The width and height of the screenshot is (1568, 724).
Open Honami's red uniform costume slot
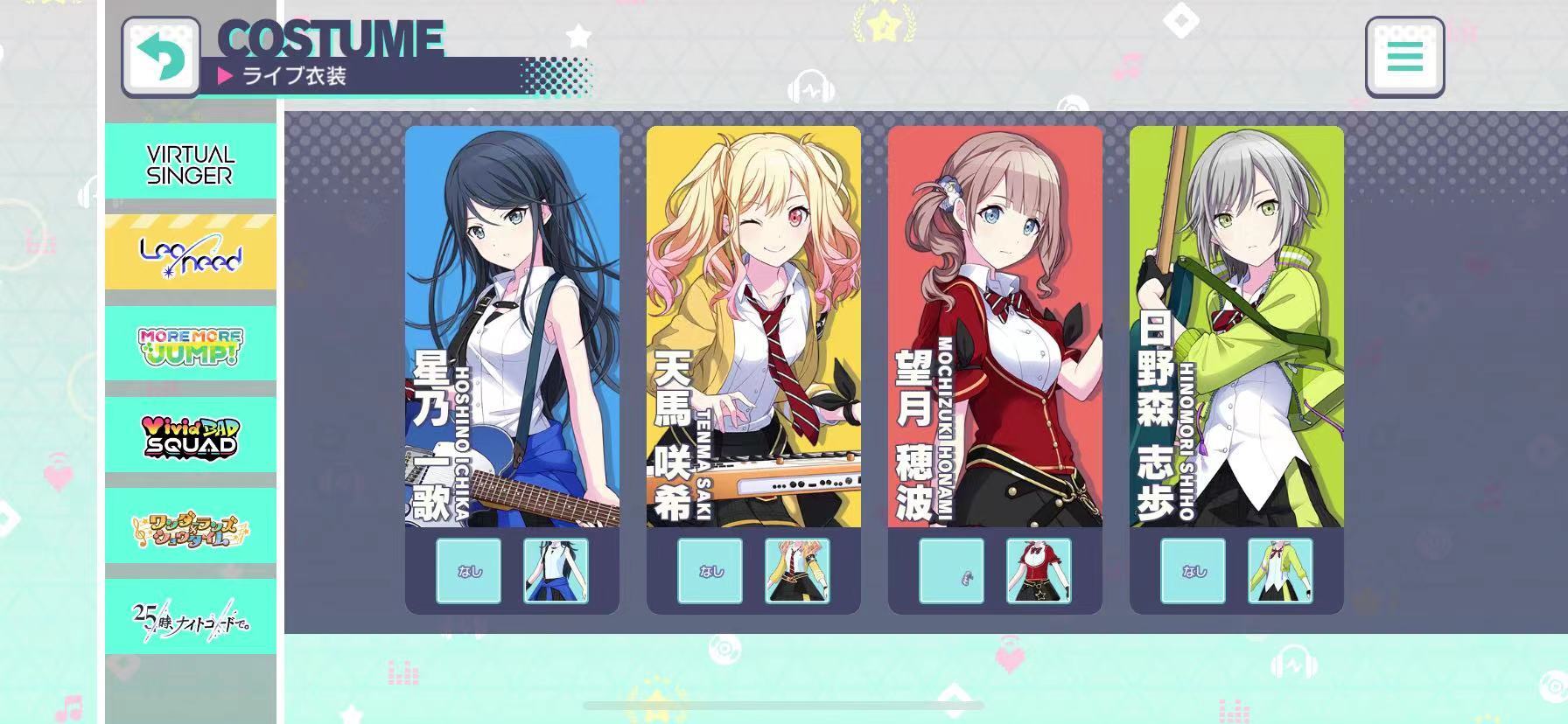pos(1039,571)
